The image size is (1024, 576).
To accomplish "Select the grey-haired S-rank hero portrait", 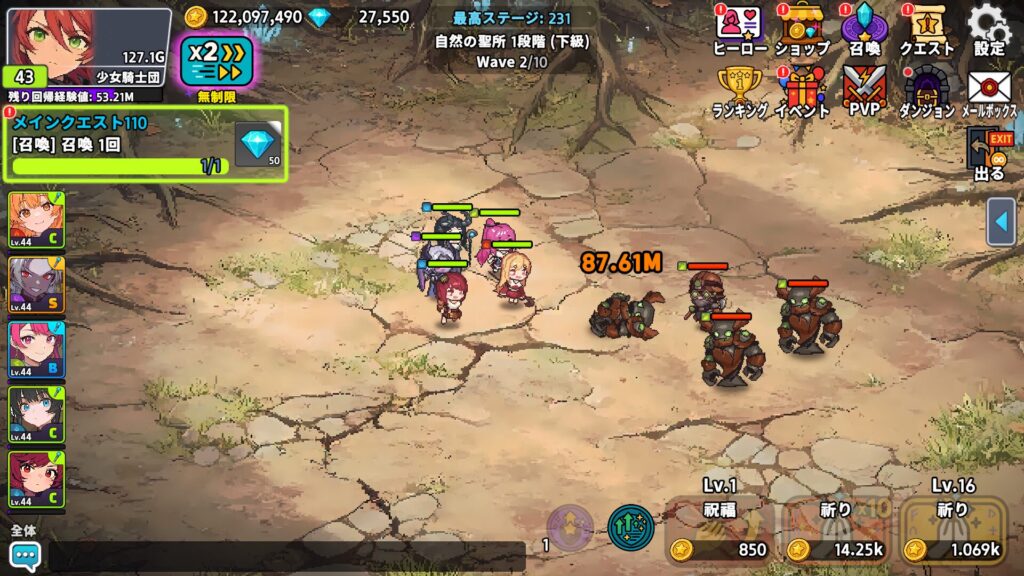I will click(x=36, y=284).
